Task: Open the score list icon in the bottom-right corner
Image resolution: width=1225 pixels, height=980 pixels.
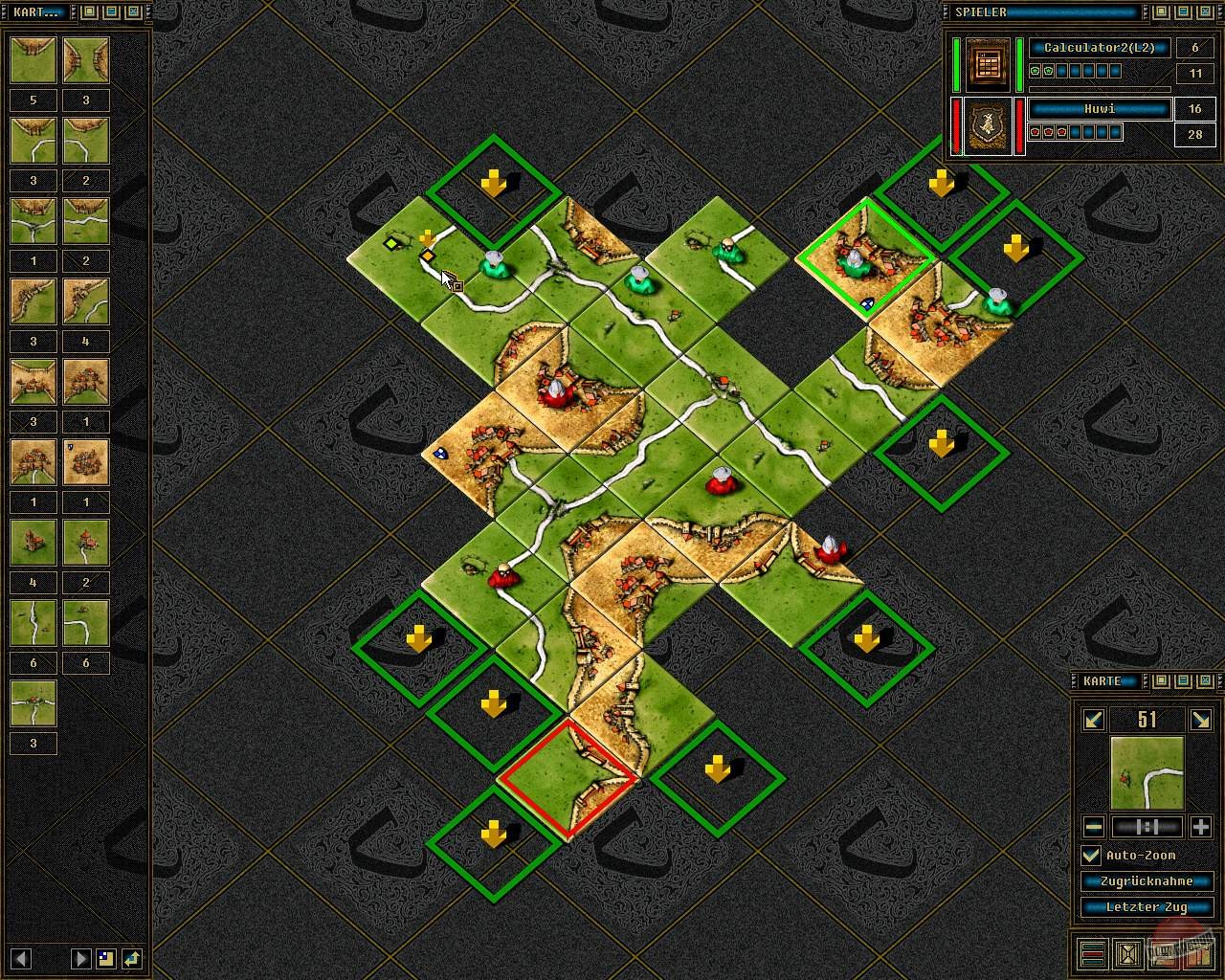Action: tap(1093, 954)
